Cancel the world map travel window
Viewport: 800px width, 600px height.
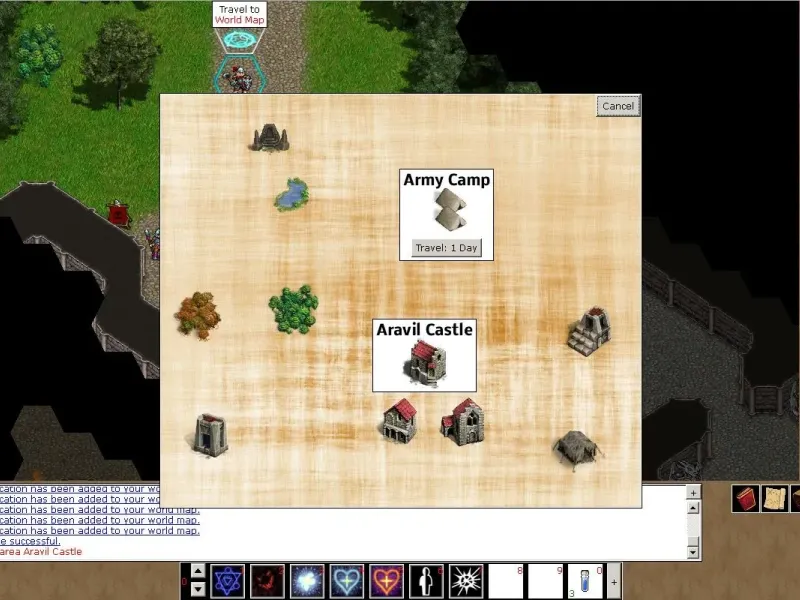click(618, 106)
